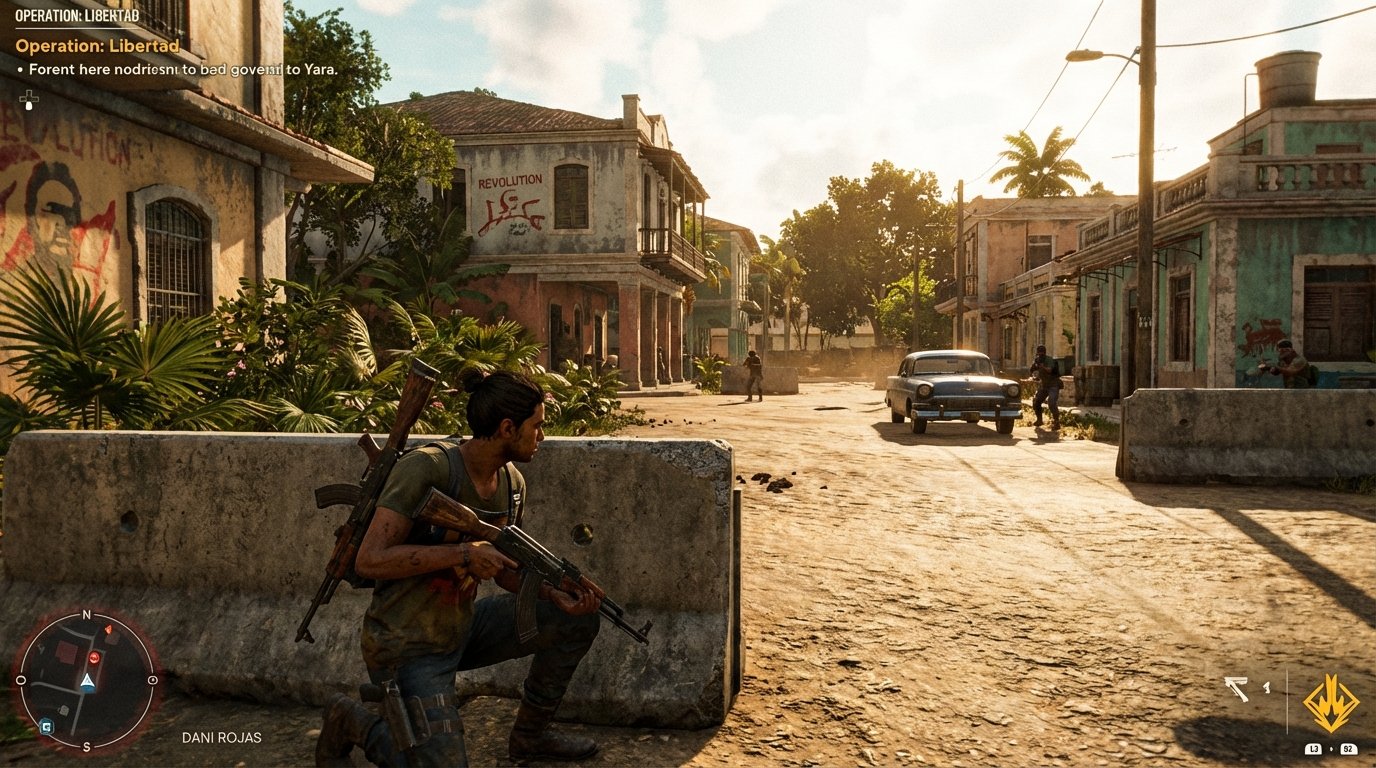Click the divider line beside the faction emblem
The image size is (1376, 768).
tap(1288, 696)
